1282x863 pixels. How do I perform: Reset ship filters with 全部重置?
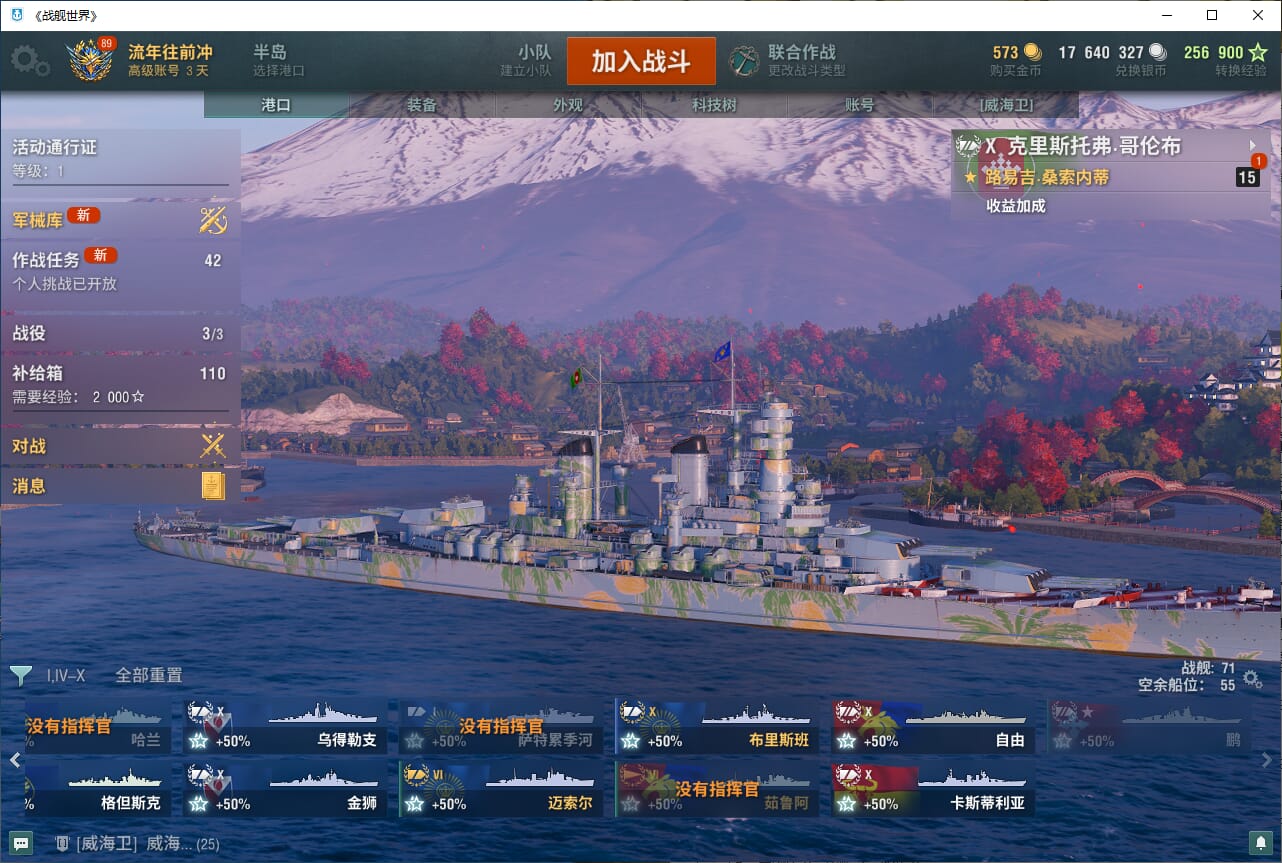pyautogui.click(x=149, y=675)
